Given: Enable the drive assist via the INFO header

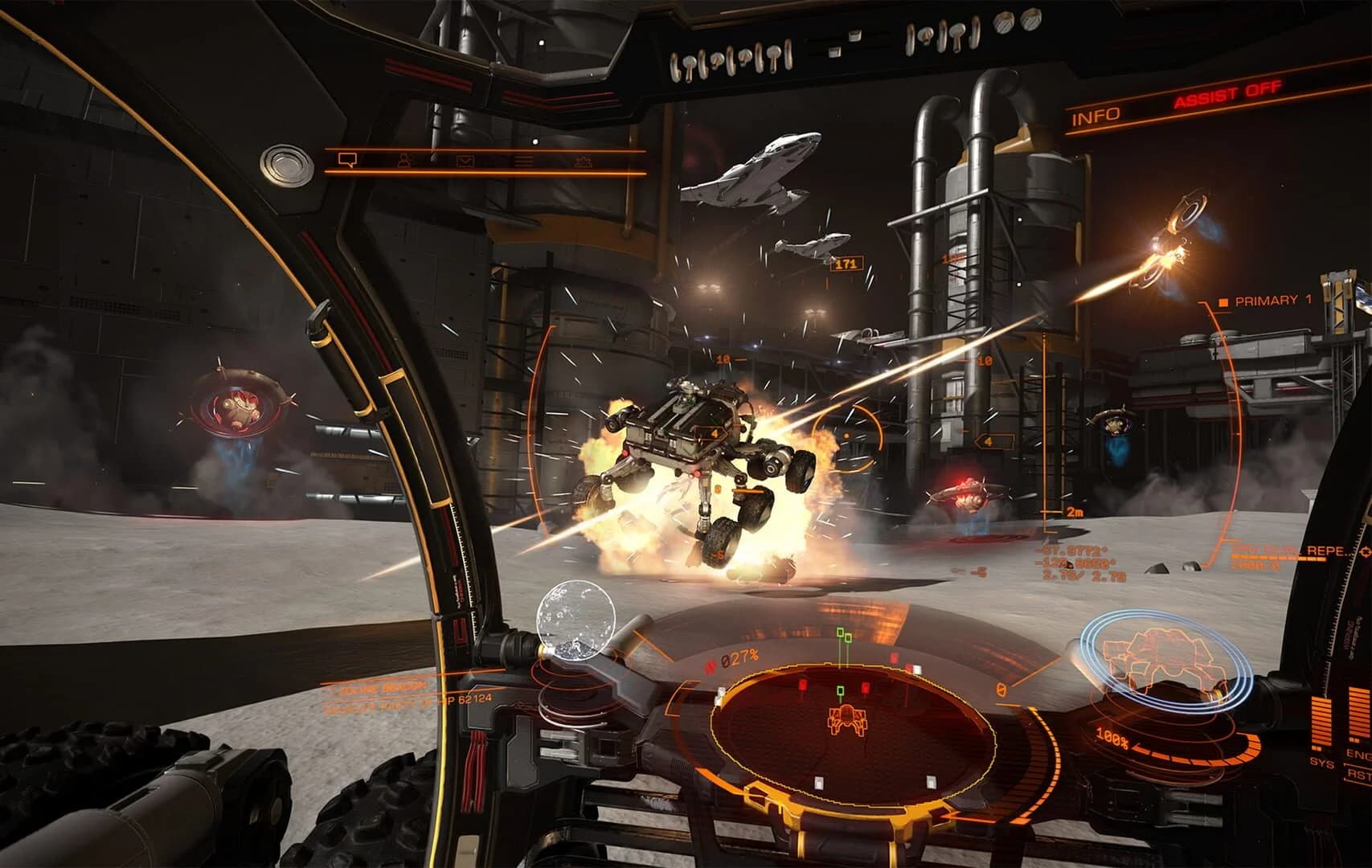Looking at the screenshot, I should (x=1097, y=114).
